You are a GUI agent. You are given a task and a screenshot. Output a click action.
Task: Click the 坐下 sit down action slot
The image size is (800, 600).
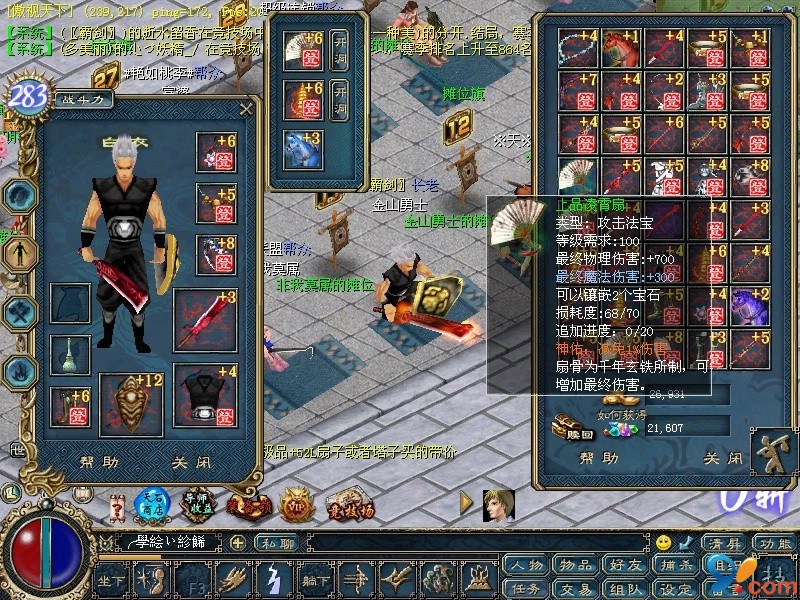[110, 578]
